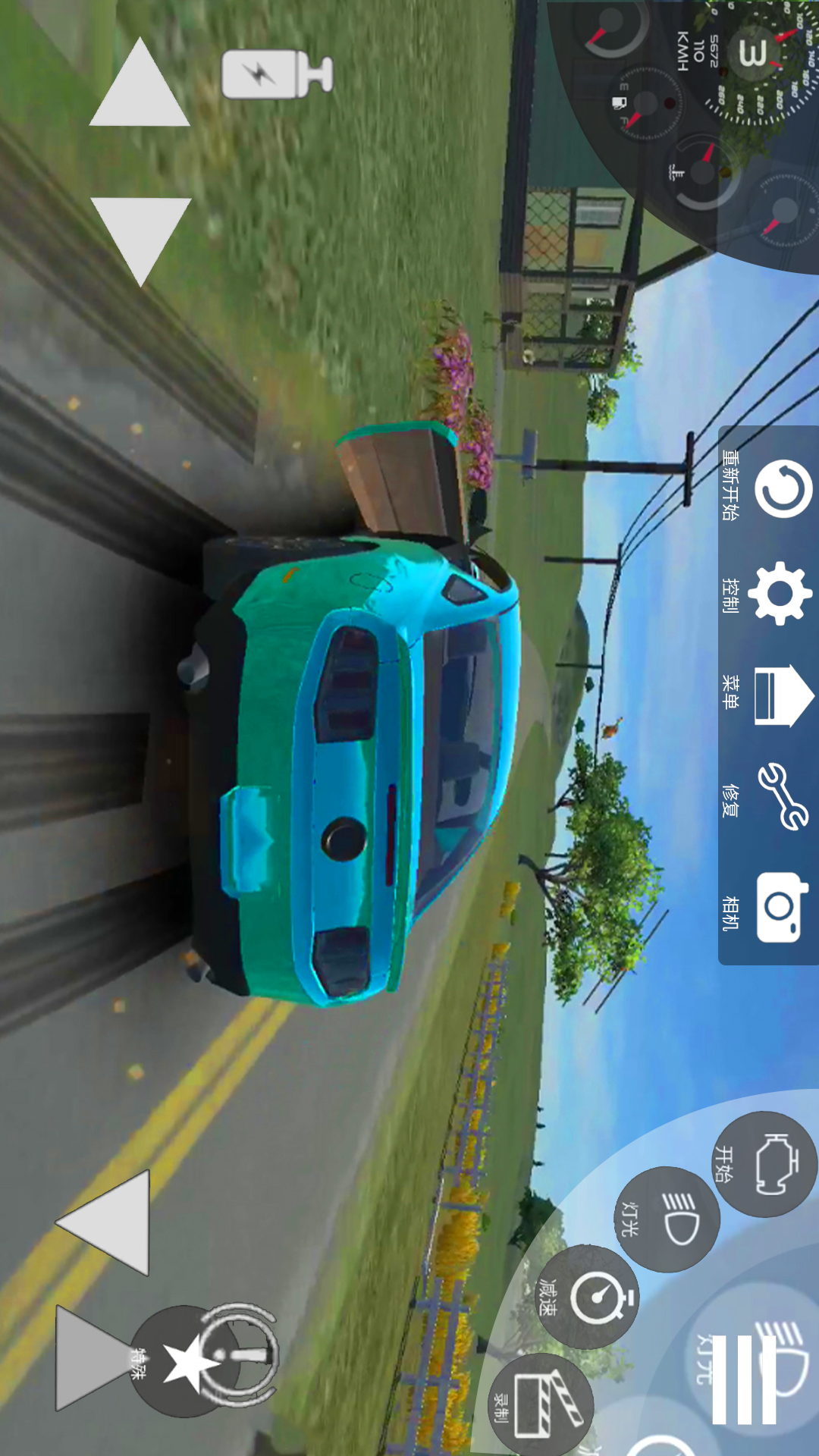Repair the car with 修复 wrench
The image size is (819, 1456).
[x=782, y=797]
